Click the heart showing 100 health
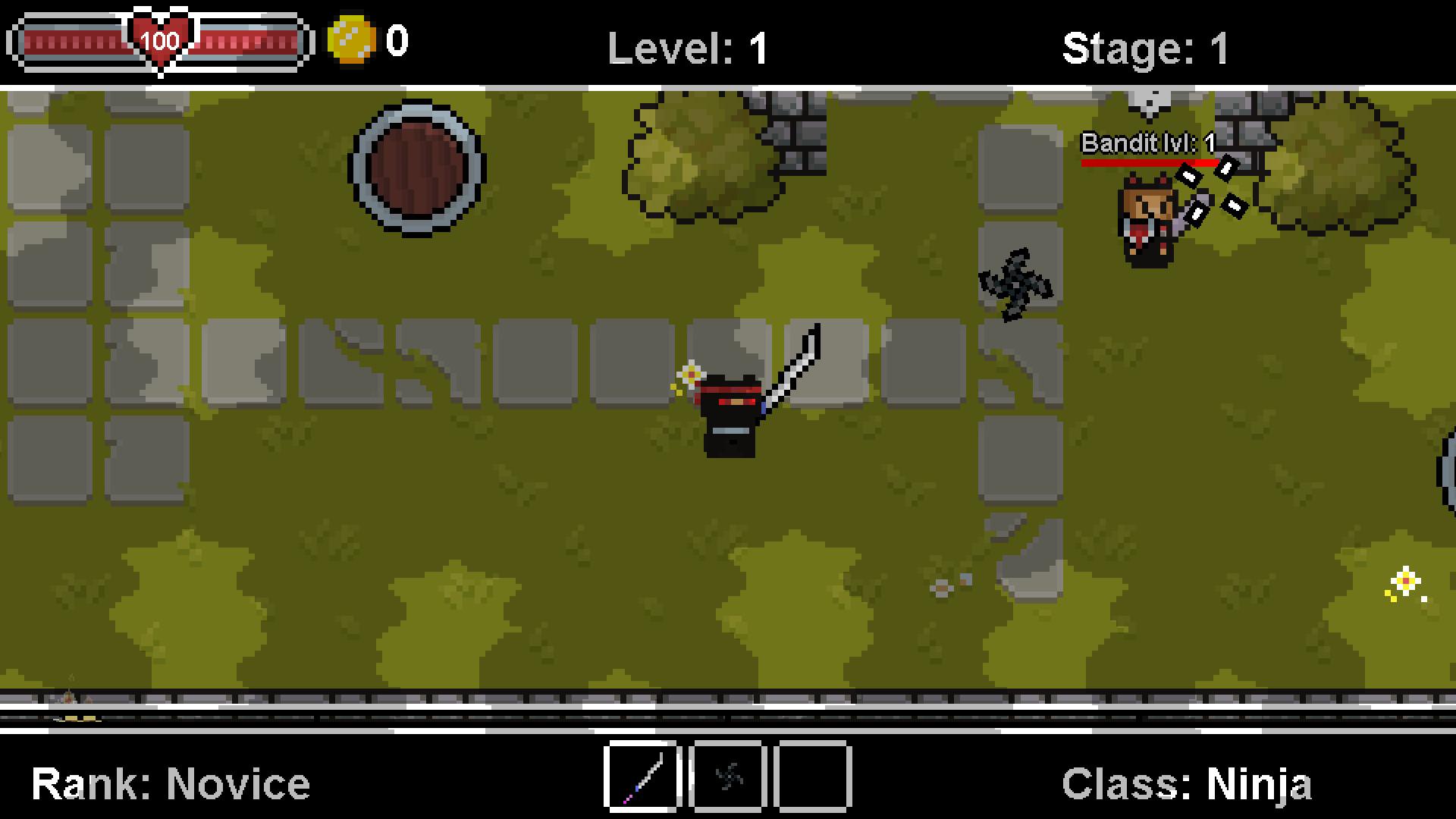The image size is (1456, 819). [160, 38]
